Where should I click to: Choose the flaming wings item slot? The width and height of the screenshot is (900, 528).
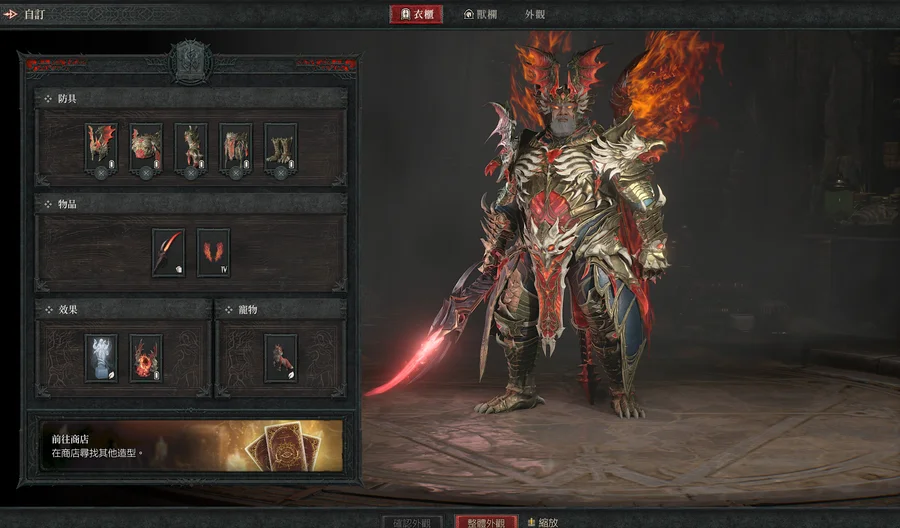(213, 252)
